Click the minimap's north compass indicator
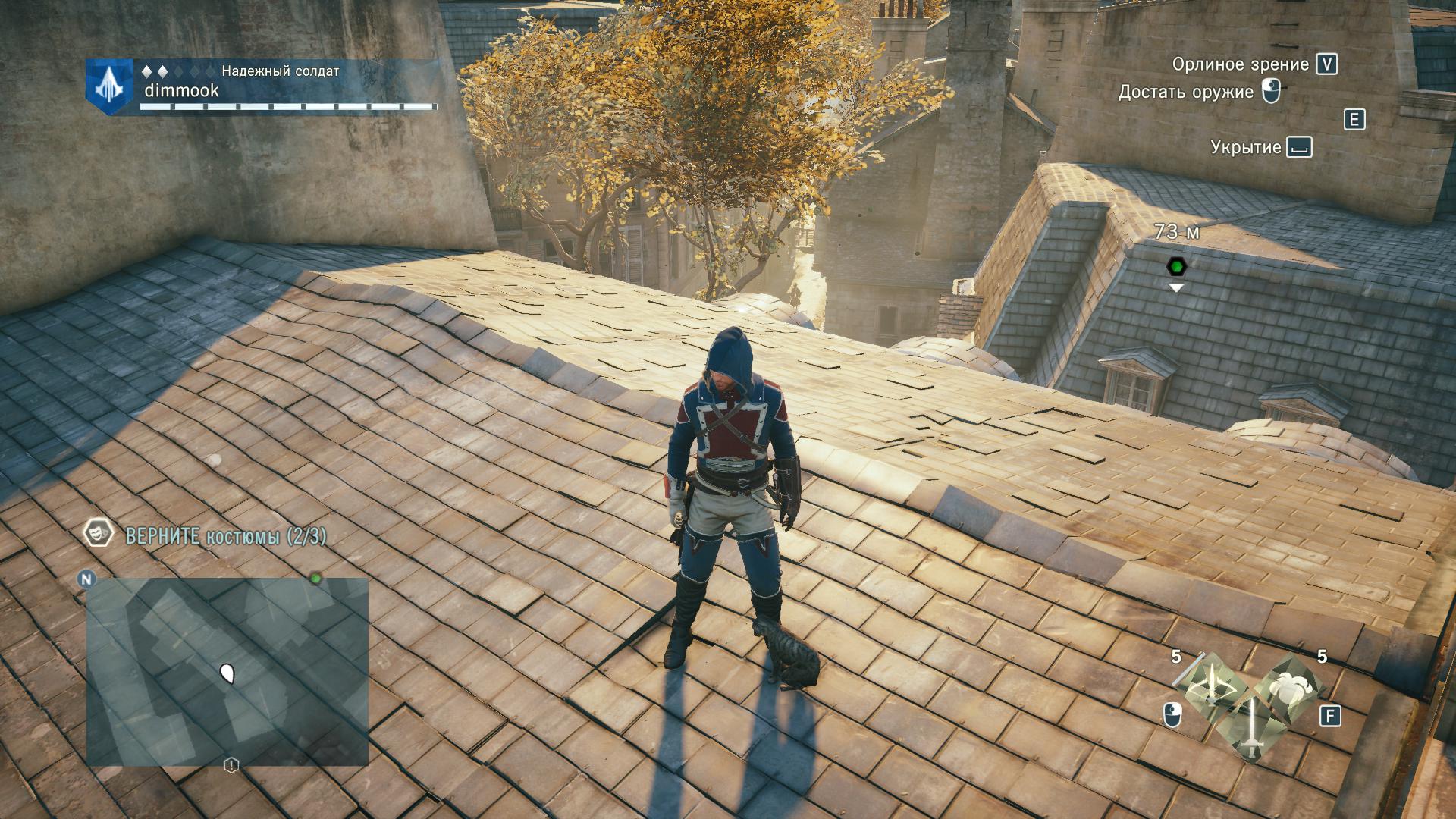 coord(86,579)
